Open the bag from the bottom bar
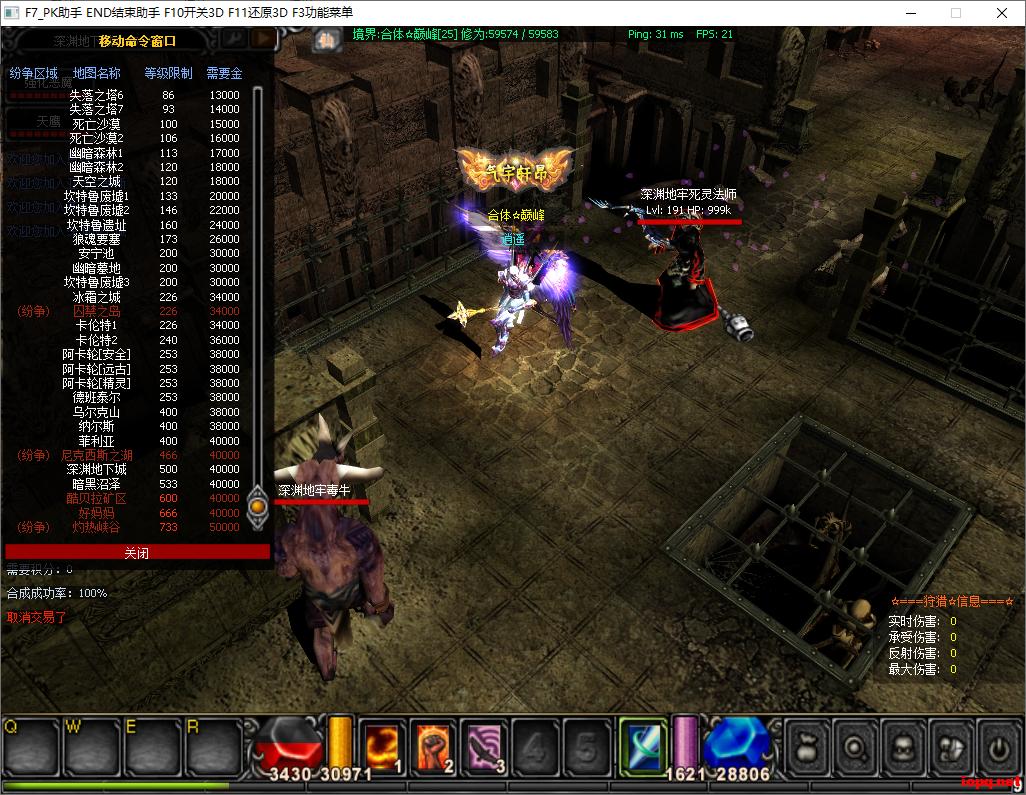 (807, 747)
